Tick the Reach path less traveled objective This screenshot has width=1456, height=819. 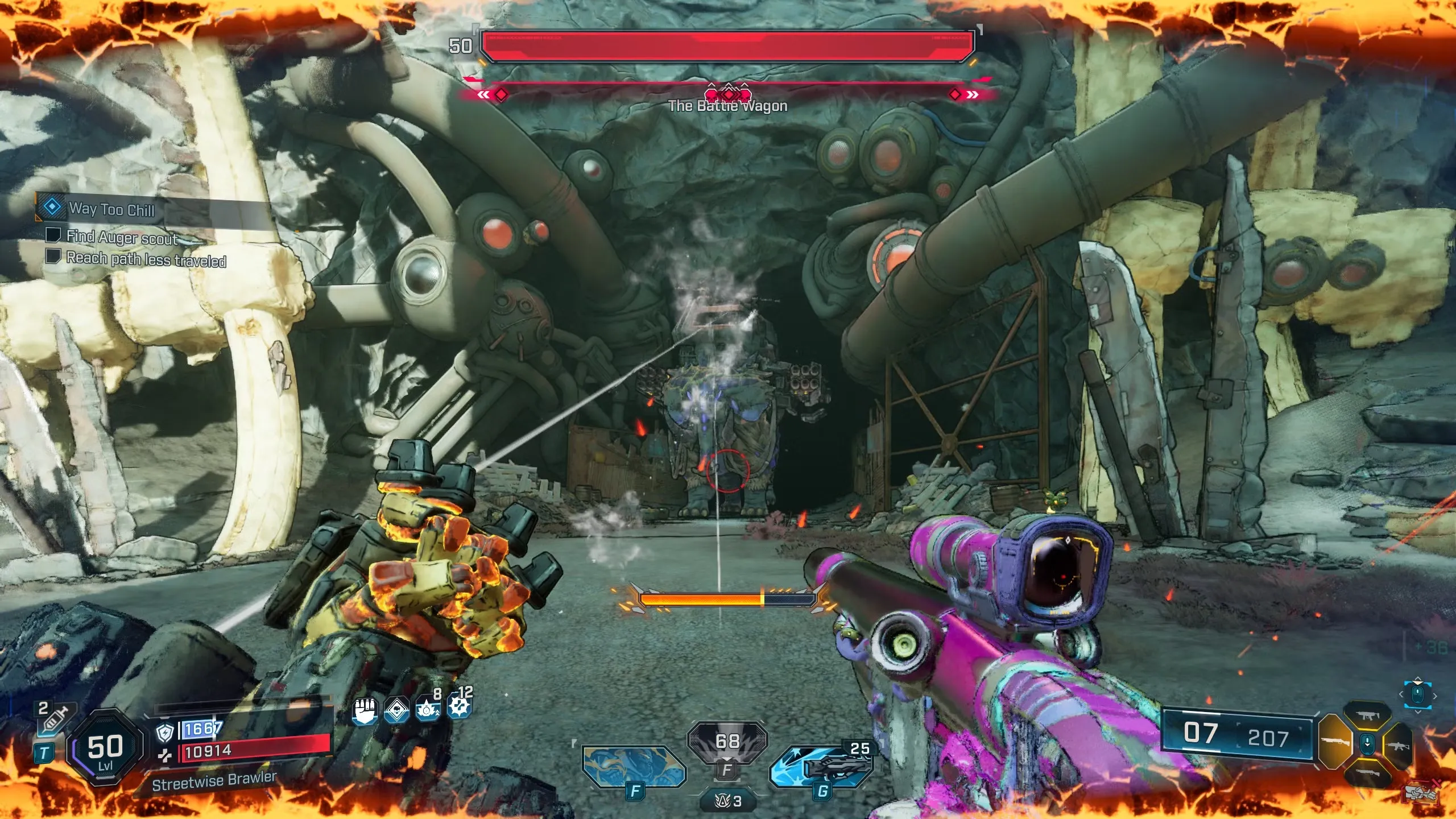[53, 256]
